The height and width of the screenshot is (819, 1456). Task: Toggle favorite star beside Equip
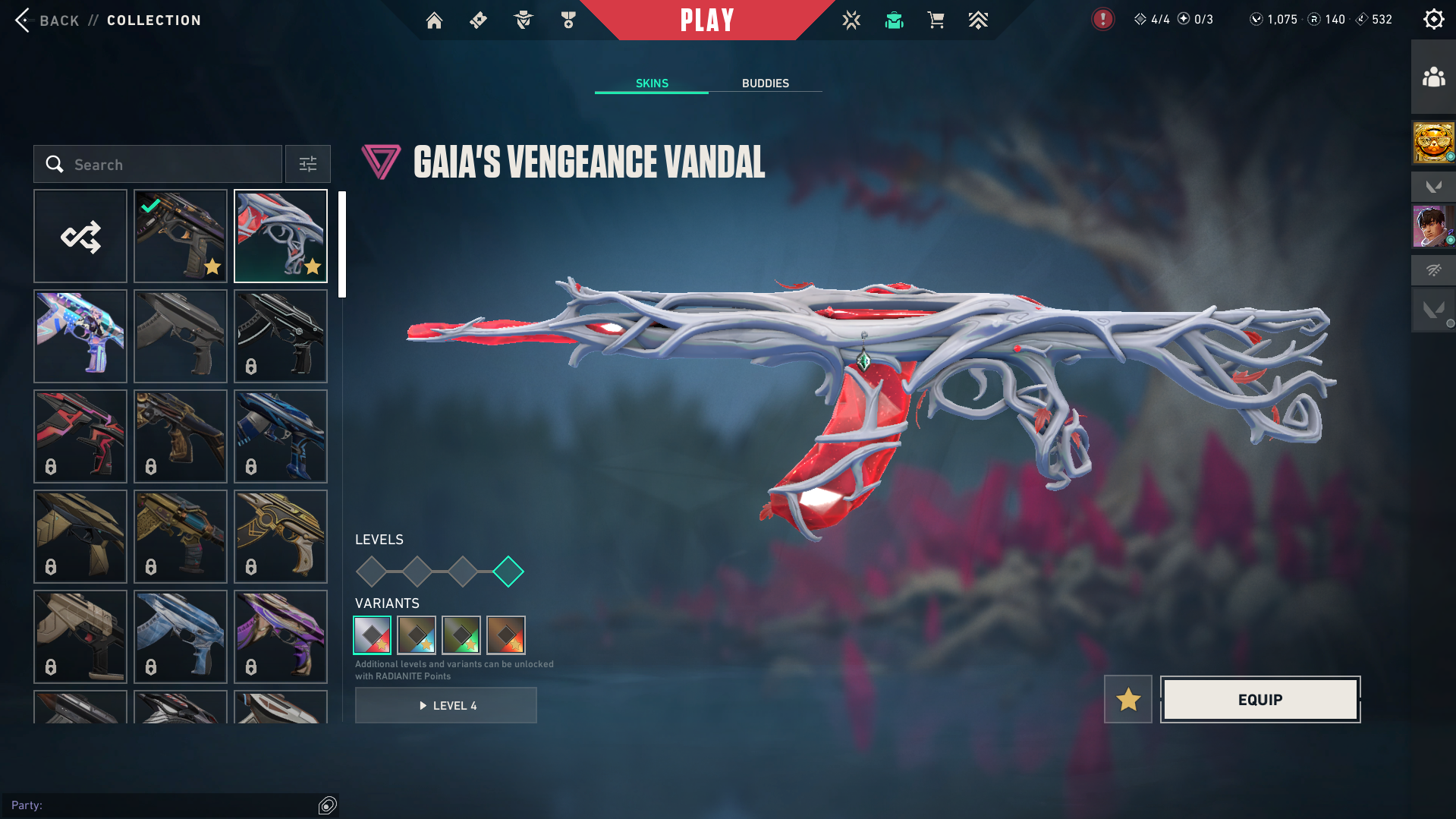click(1128, 700)
